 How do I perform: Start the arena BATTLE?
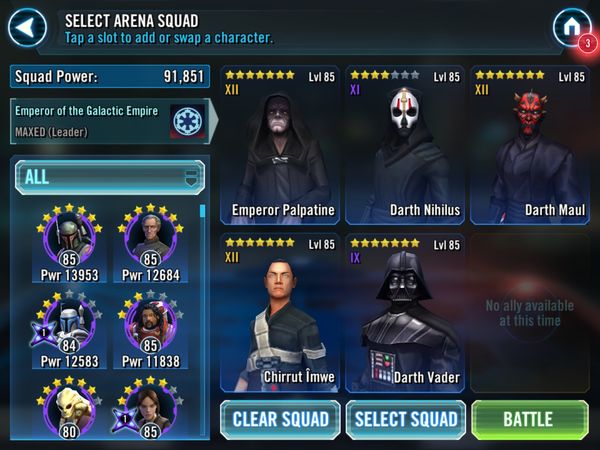tap(529, 419)
